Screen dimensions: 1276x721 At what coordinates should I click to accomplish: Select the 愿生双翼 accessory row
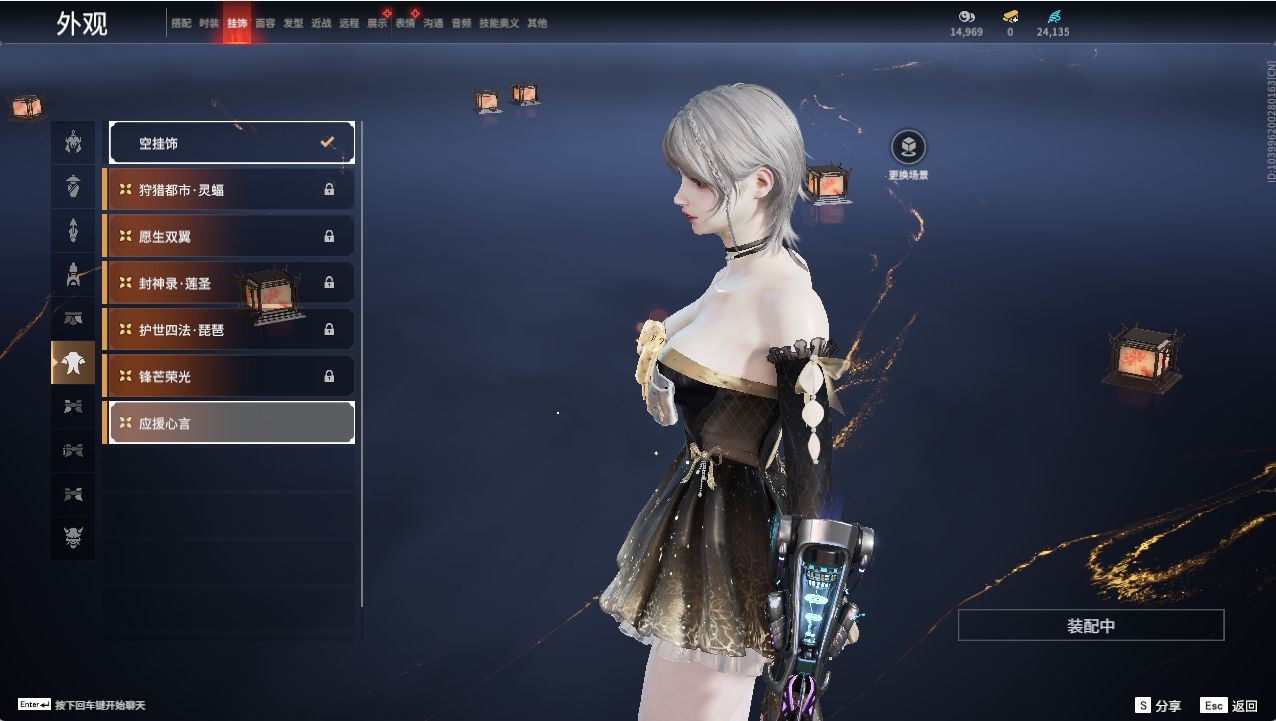coord(229,236)
